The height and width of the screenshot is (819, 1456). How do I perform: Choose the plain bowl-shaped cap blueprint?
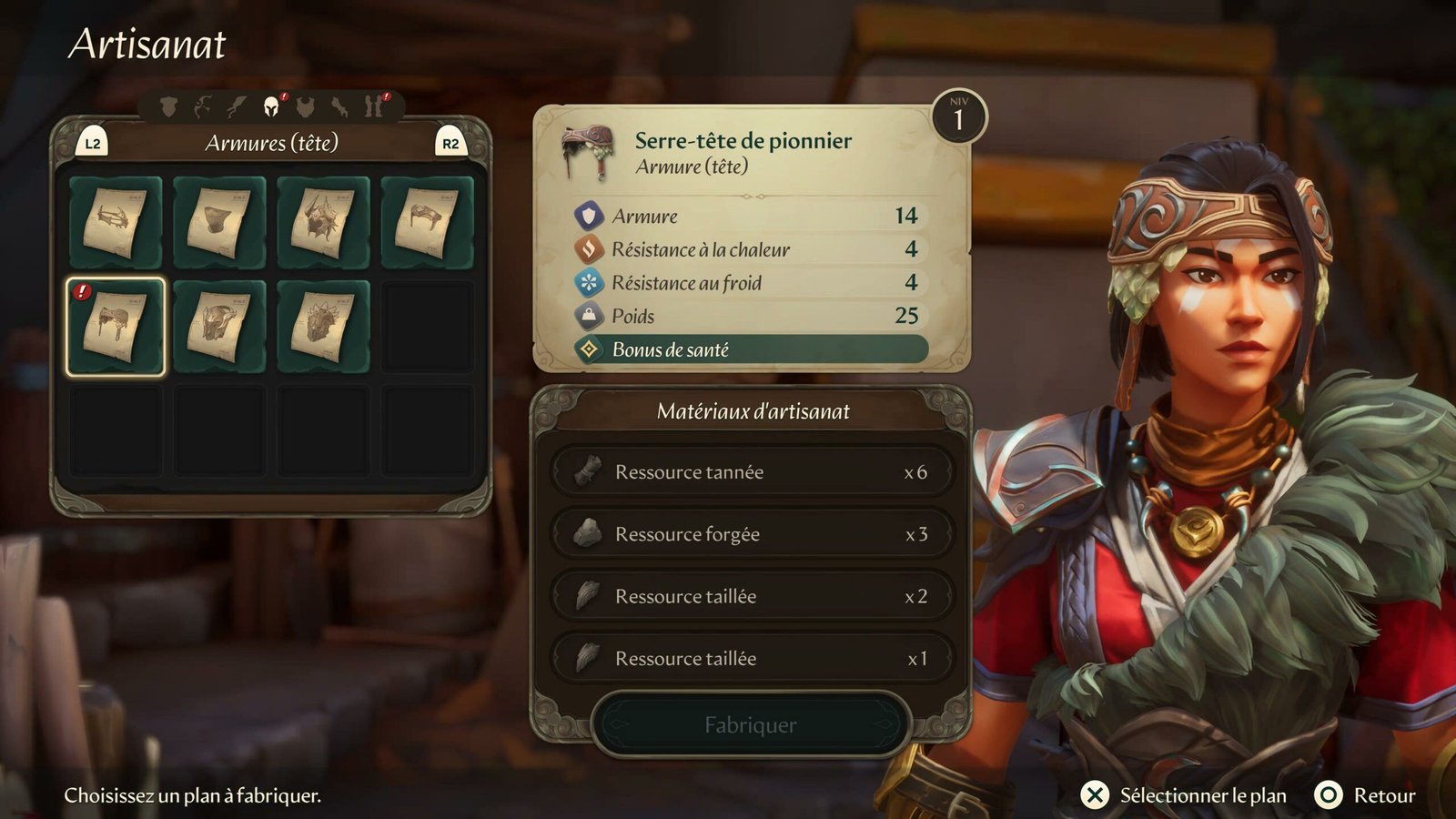(x=219, y=223)
